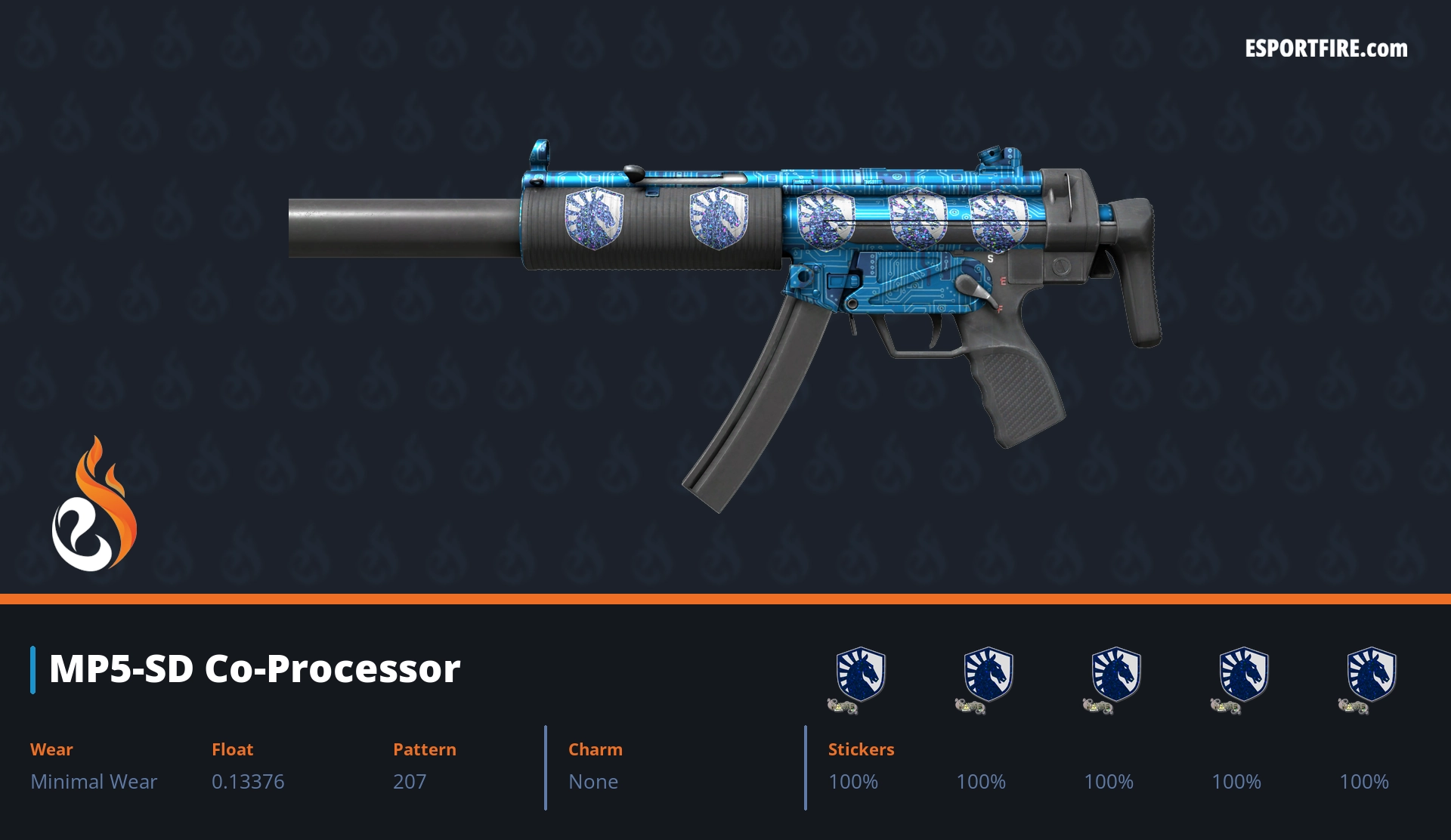
Task: Open the ESPORTFIRE.com site link
Action: (x=1326, y=49)
